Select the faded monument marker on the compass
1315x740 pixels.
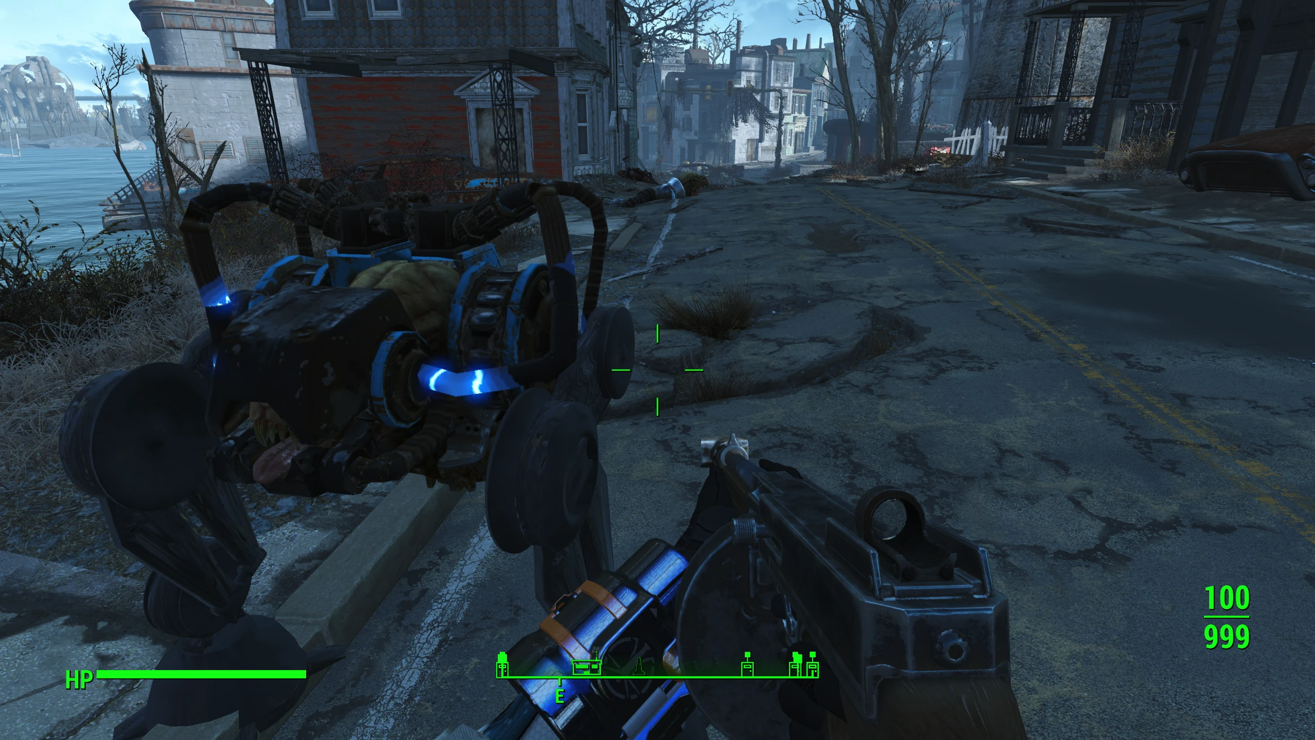click(639, 667)
